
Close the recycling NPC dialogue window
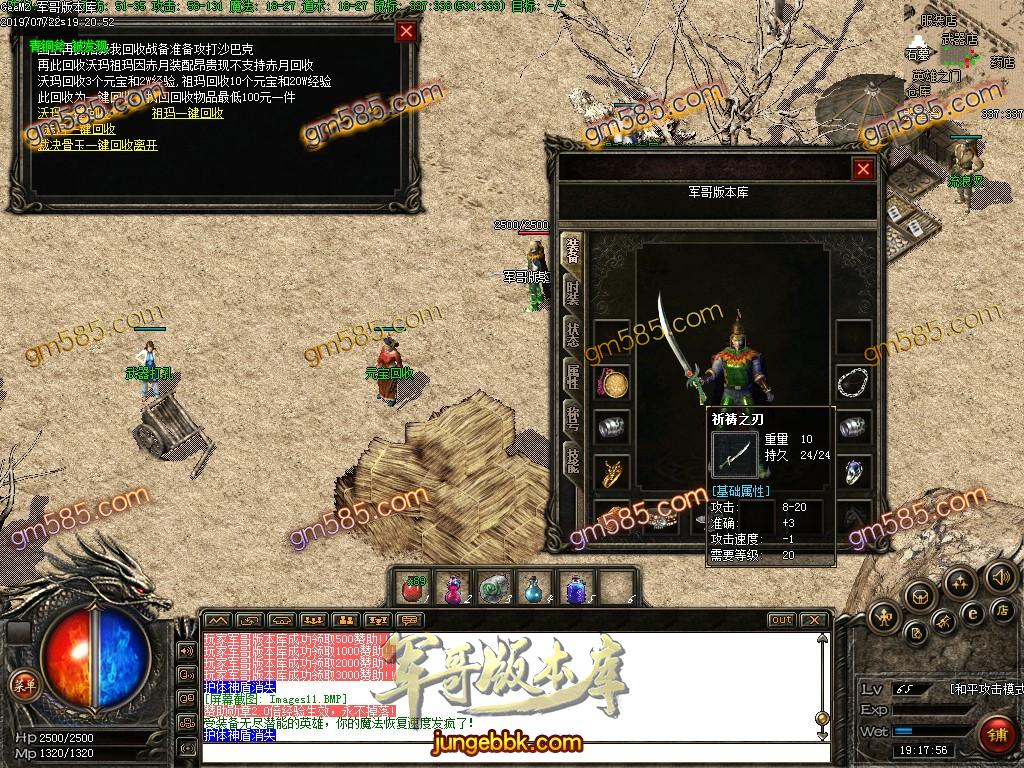pos(406,31)
